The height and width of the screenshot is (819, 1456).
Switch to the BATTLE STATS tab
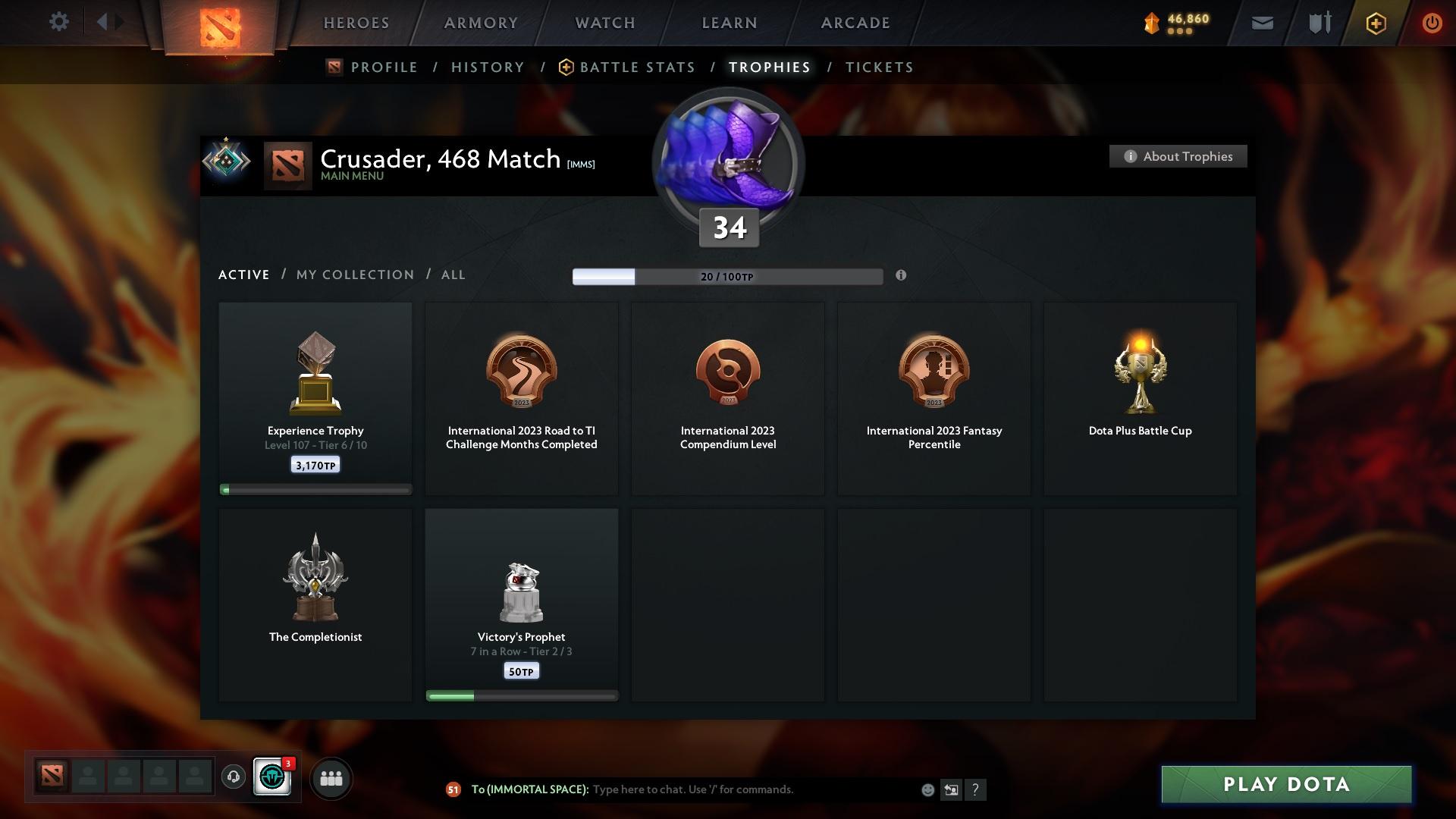pos(635,67)
